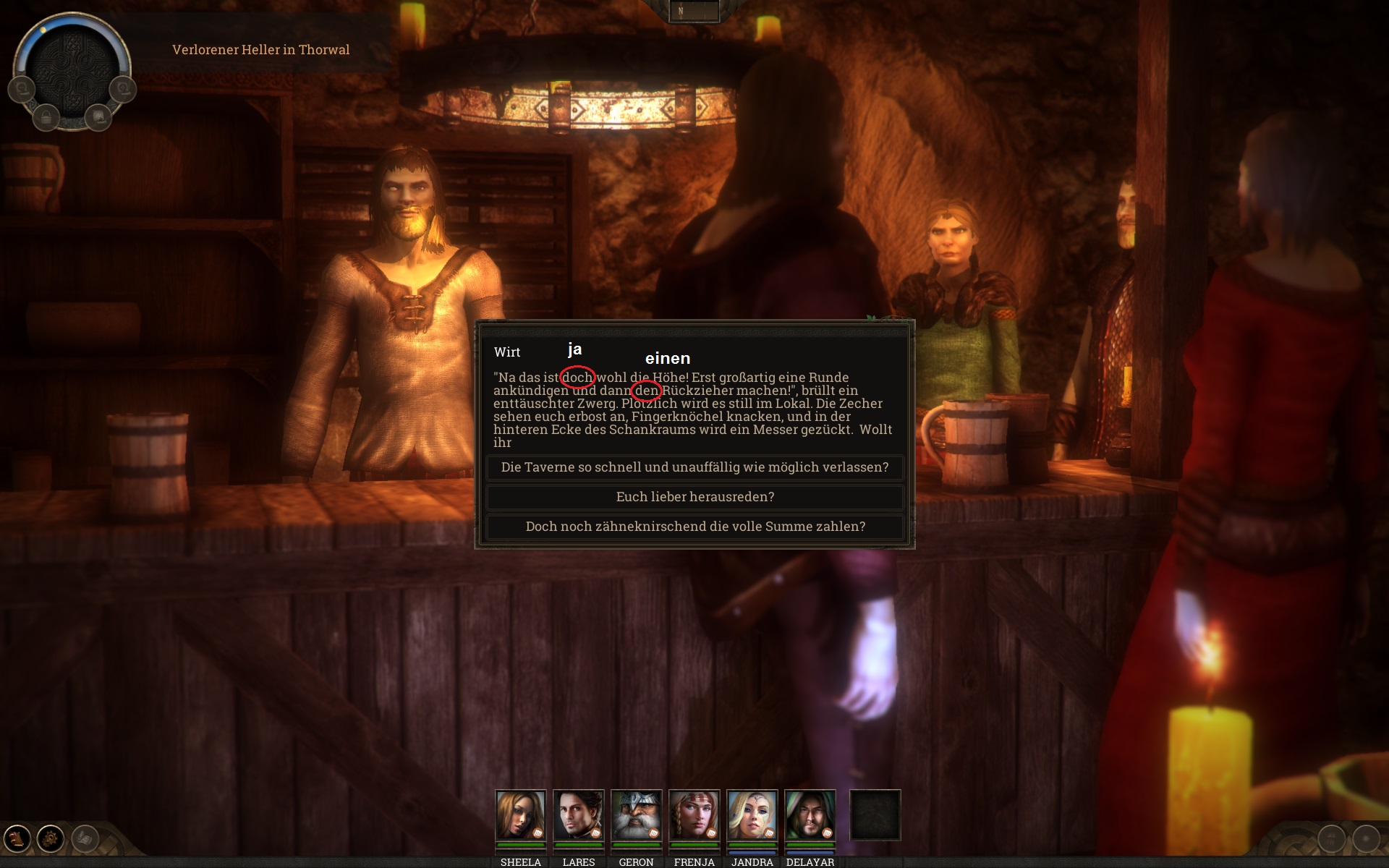Screen dimensions: 1389x868
Task: Select Lares's party portrait
Action: point(578,815)
